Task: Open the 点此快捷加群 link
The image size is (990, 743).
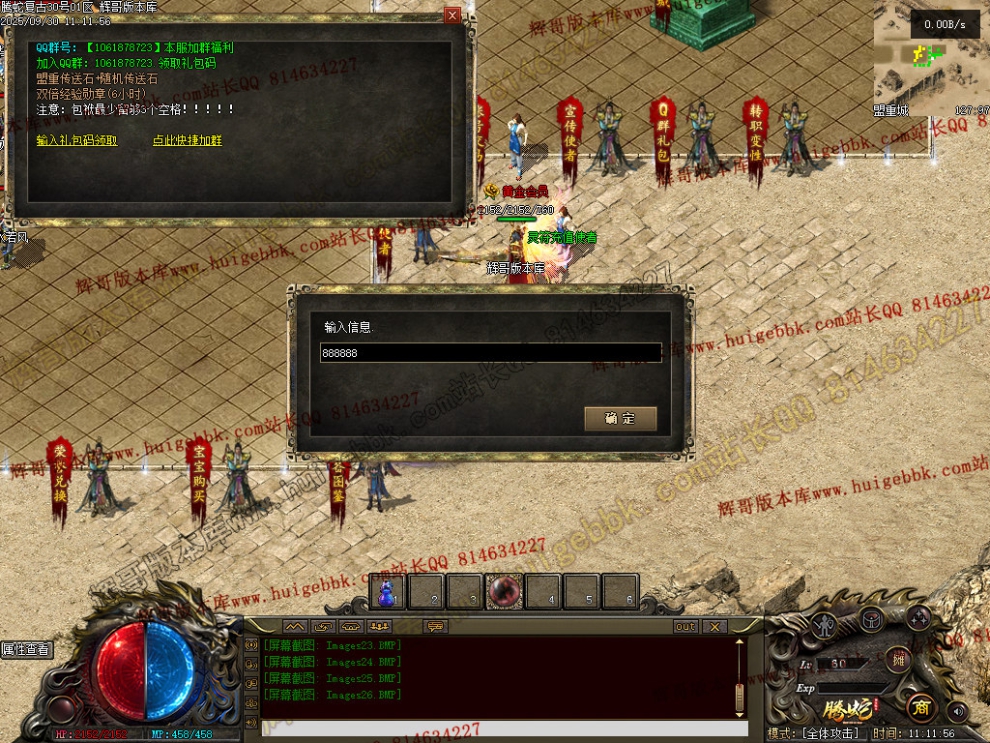Action: click(x=187, y=141)
